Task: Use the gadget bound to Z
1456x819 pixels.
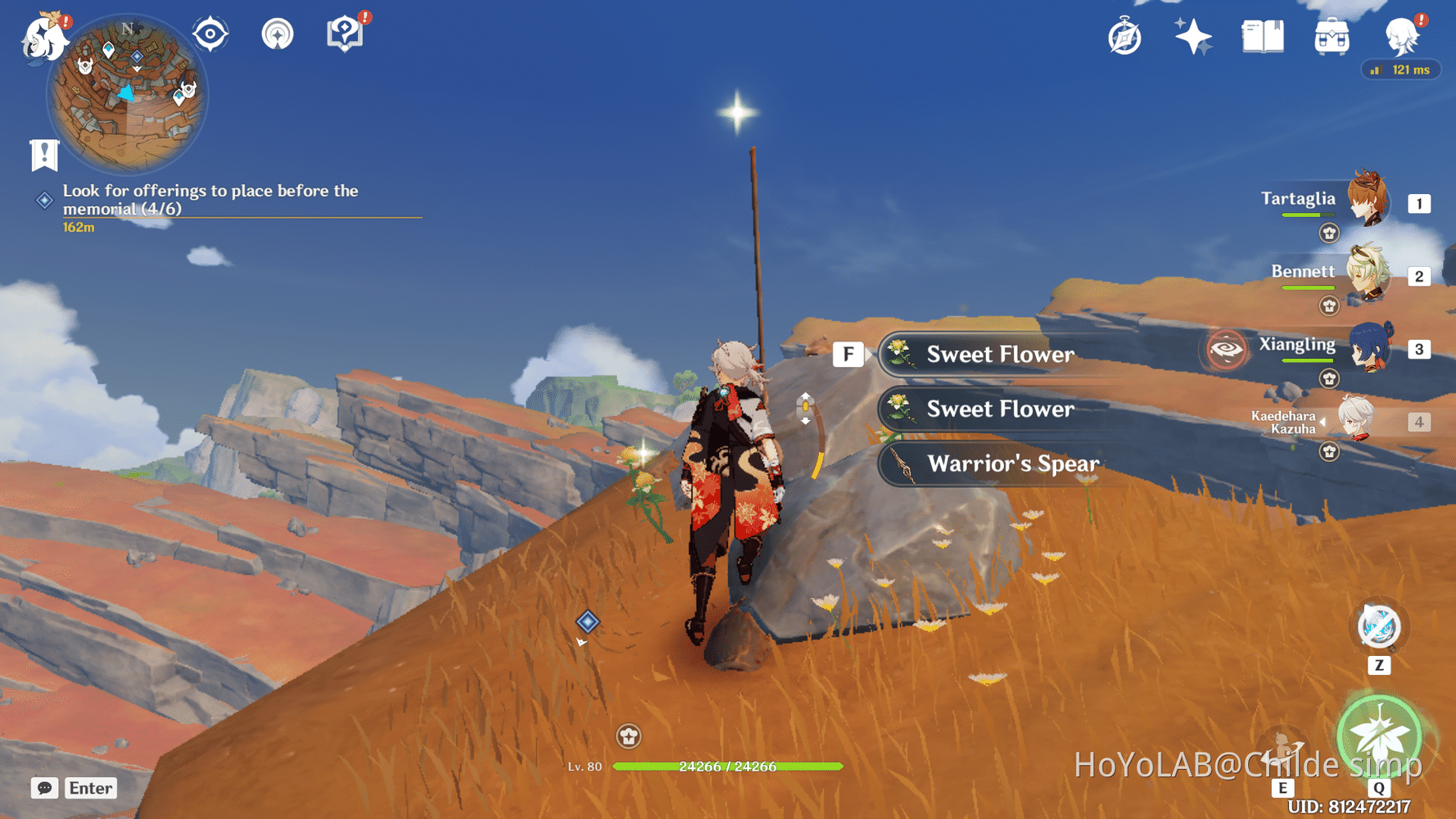Action: [x=1379, y=627]
